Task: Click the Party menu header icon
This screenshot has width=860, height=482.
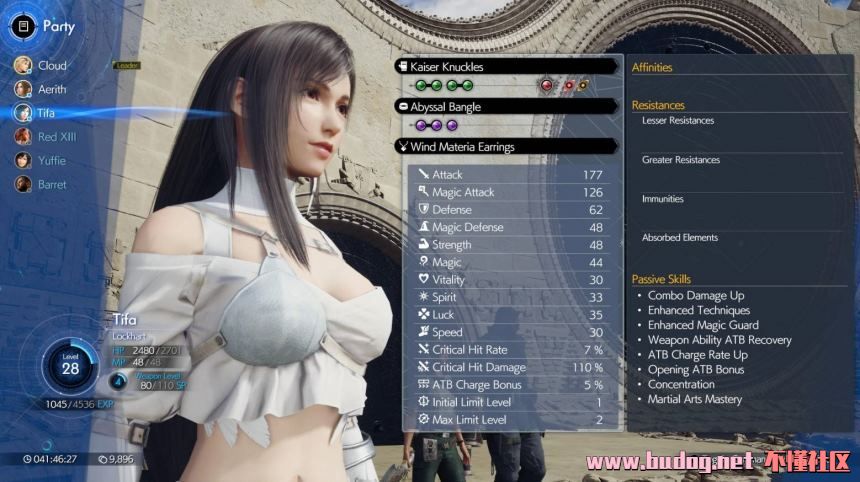Action: click(x=23, y=27)
